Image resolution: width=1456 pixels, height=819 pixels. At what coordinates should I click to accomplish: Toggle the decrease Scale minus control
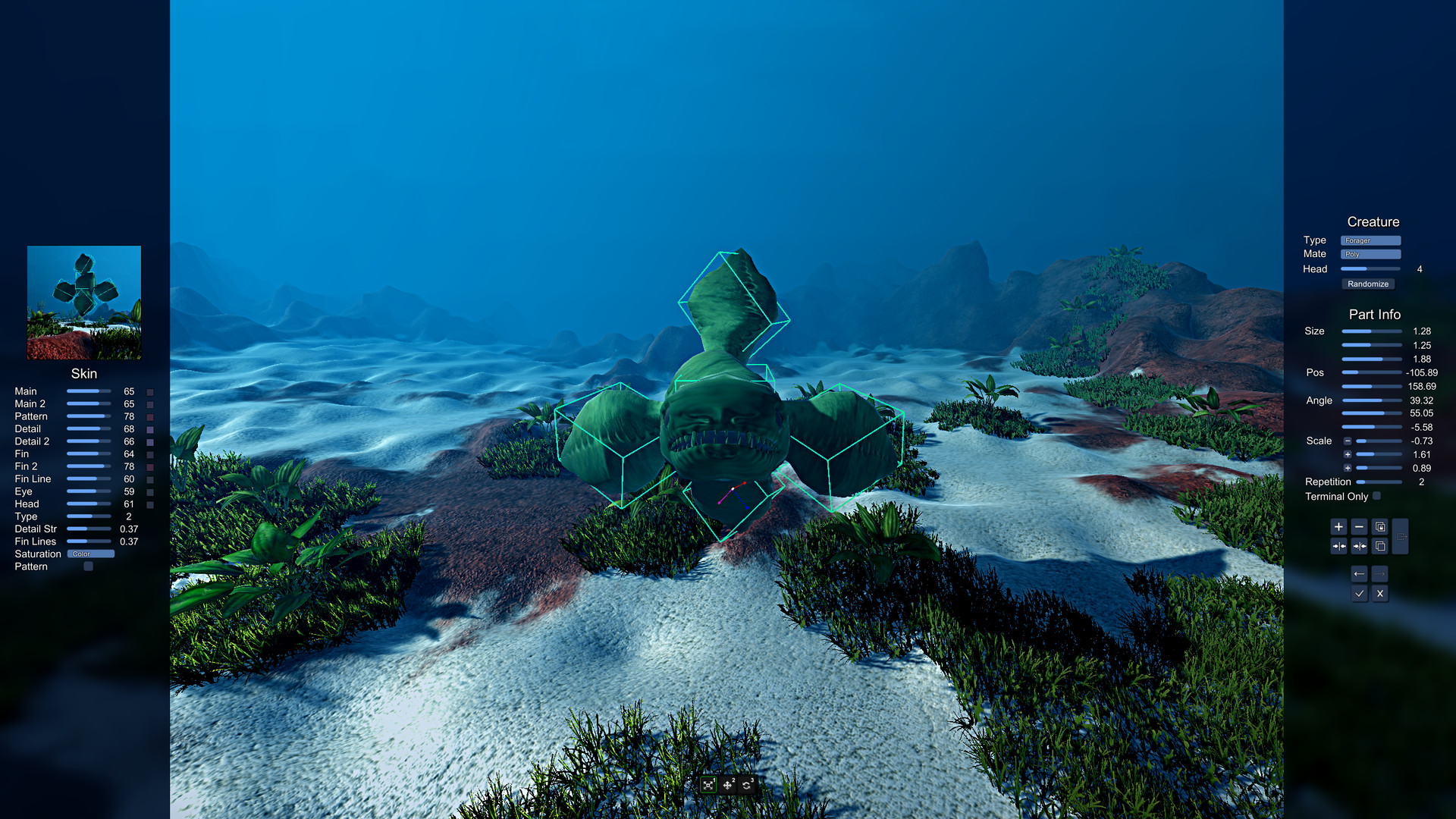click(1348, 441)
